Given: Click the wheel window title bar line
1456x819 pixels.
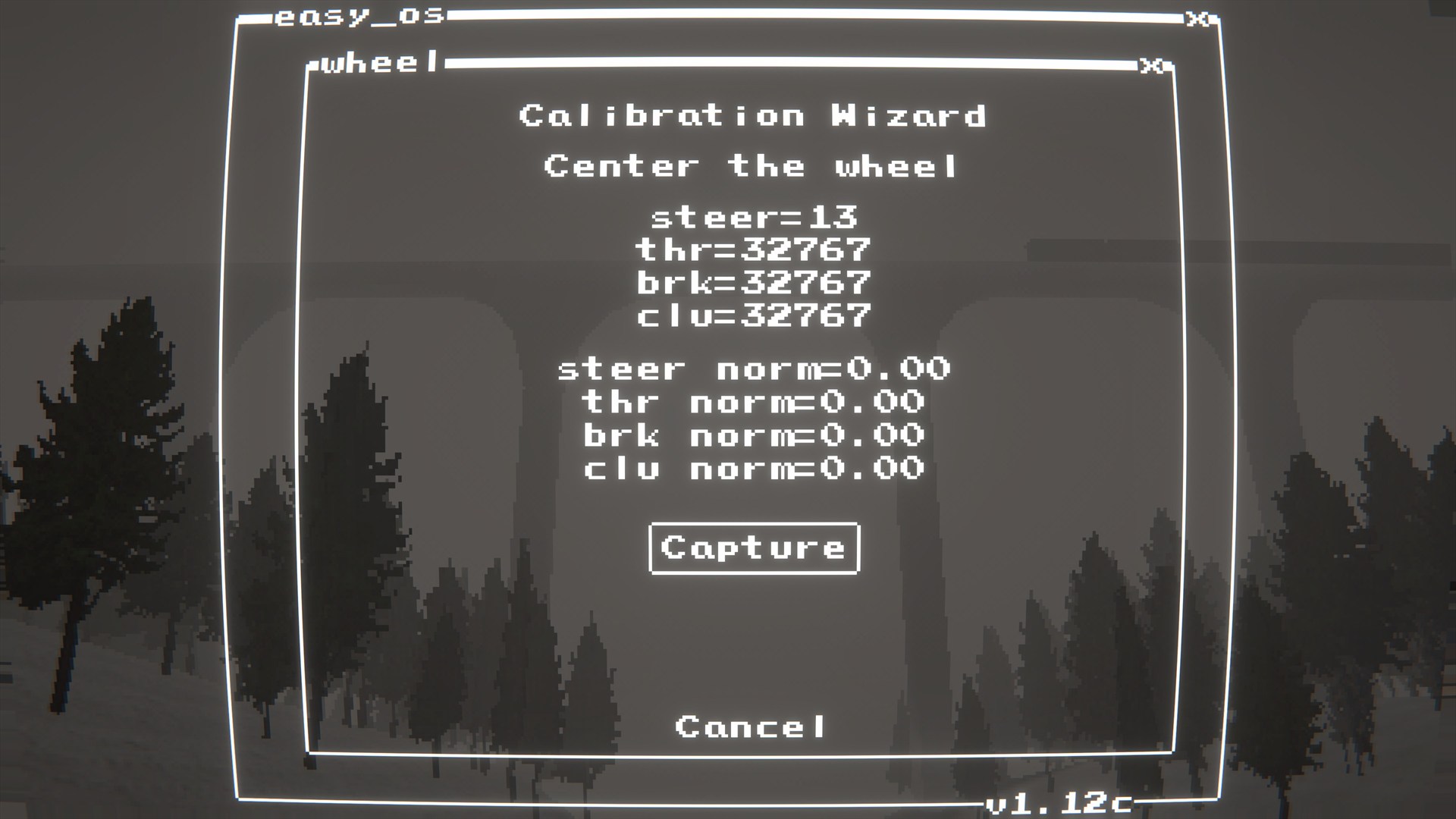Looking at the screenshot, I should pos(758,64).
